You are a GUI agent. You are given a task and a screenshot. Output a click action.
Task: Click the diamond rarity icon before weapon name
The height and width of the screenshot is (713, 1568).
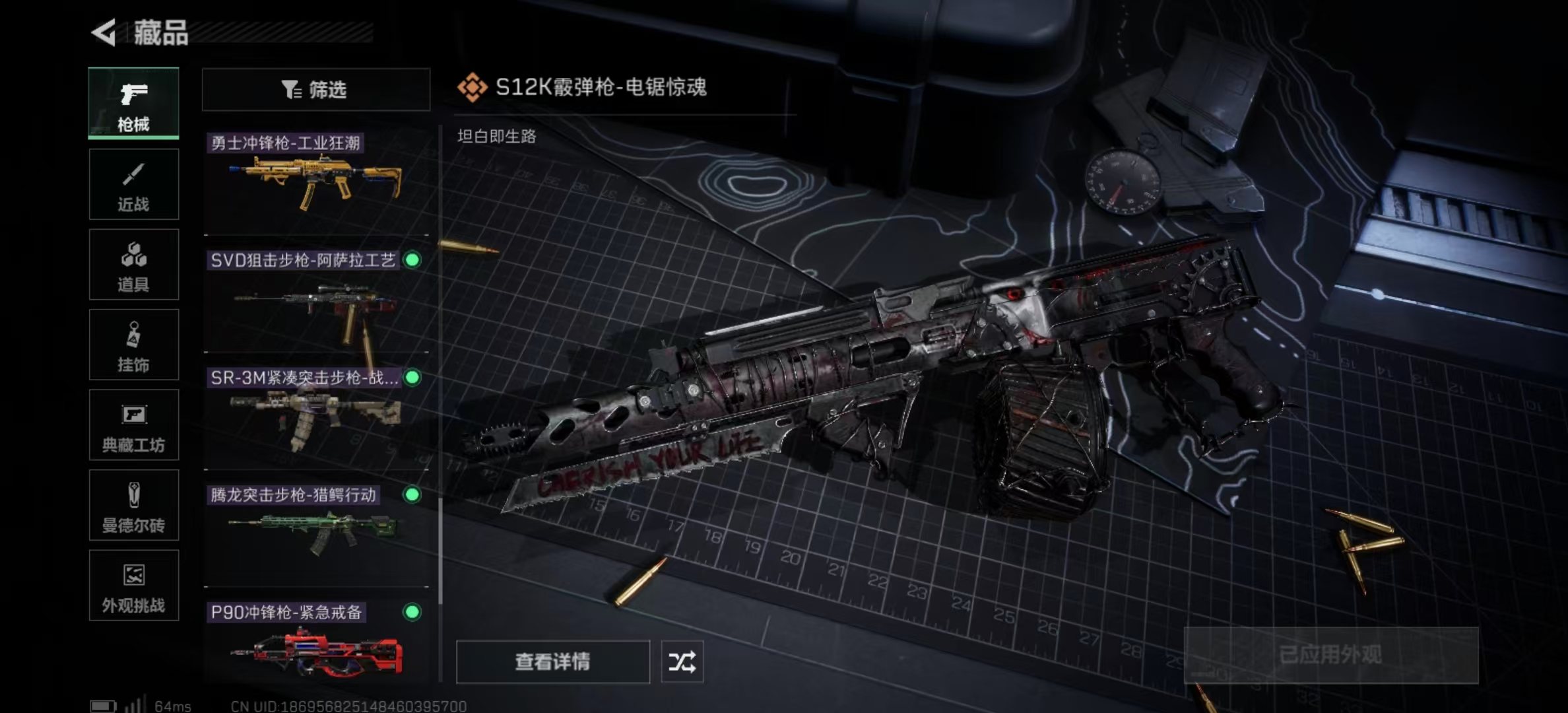point(471,85)
